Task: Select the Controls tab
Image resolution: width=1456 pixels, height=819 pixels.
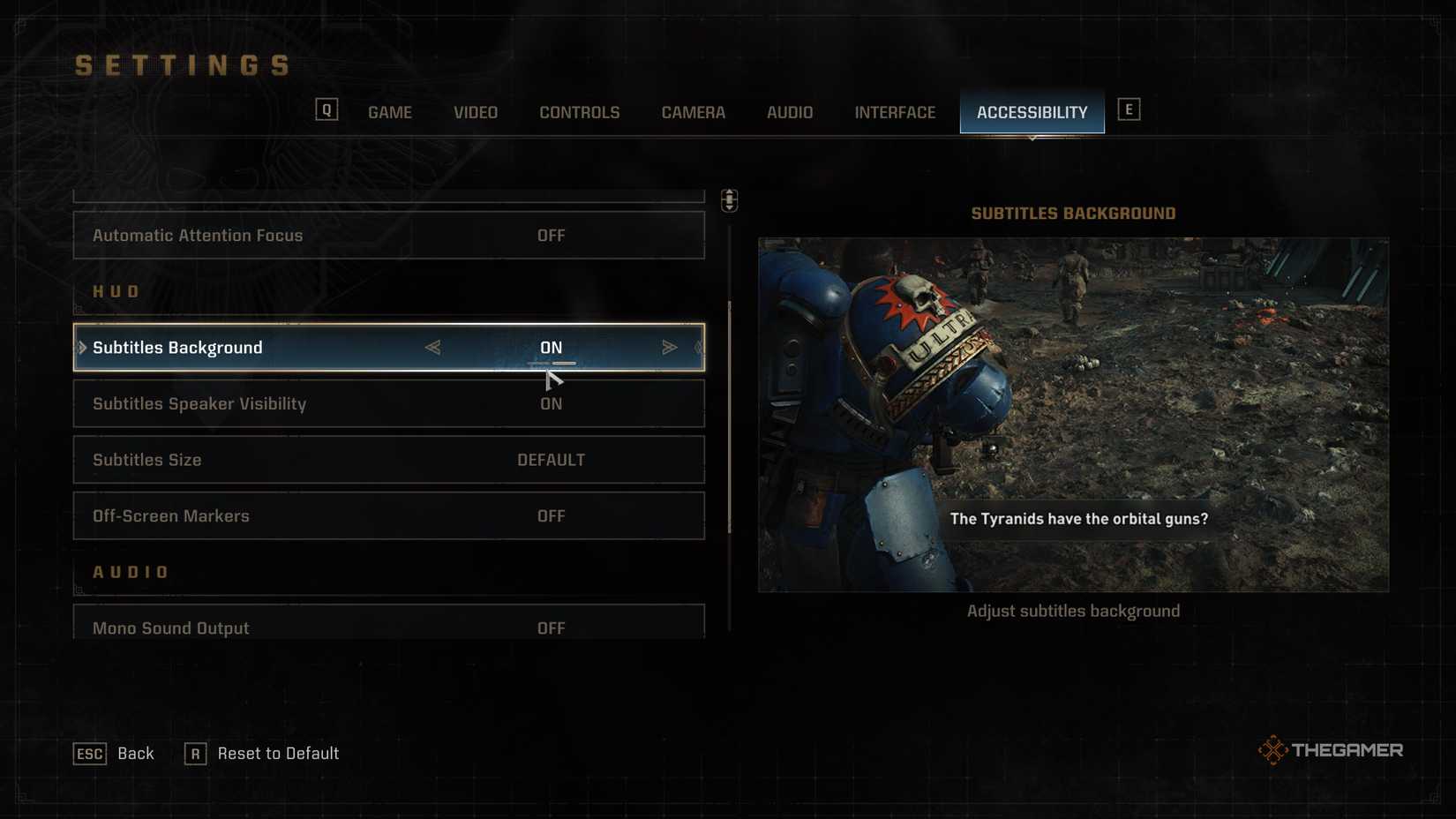Action: click(579, 112)
